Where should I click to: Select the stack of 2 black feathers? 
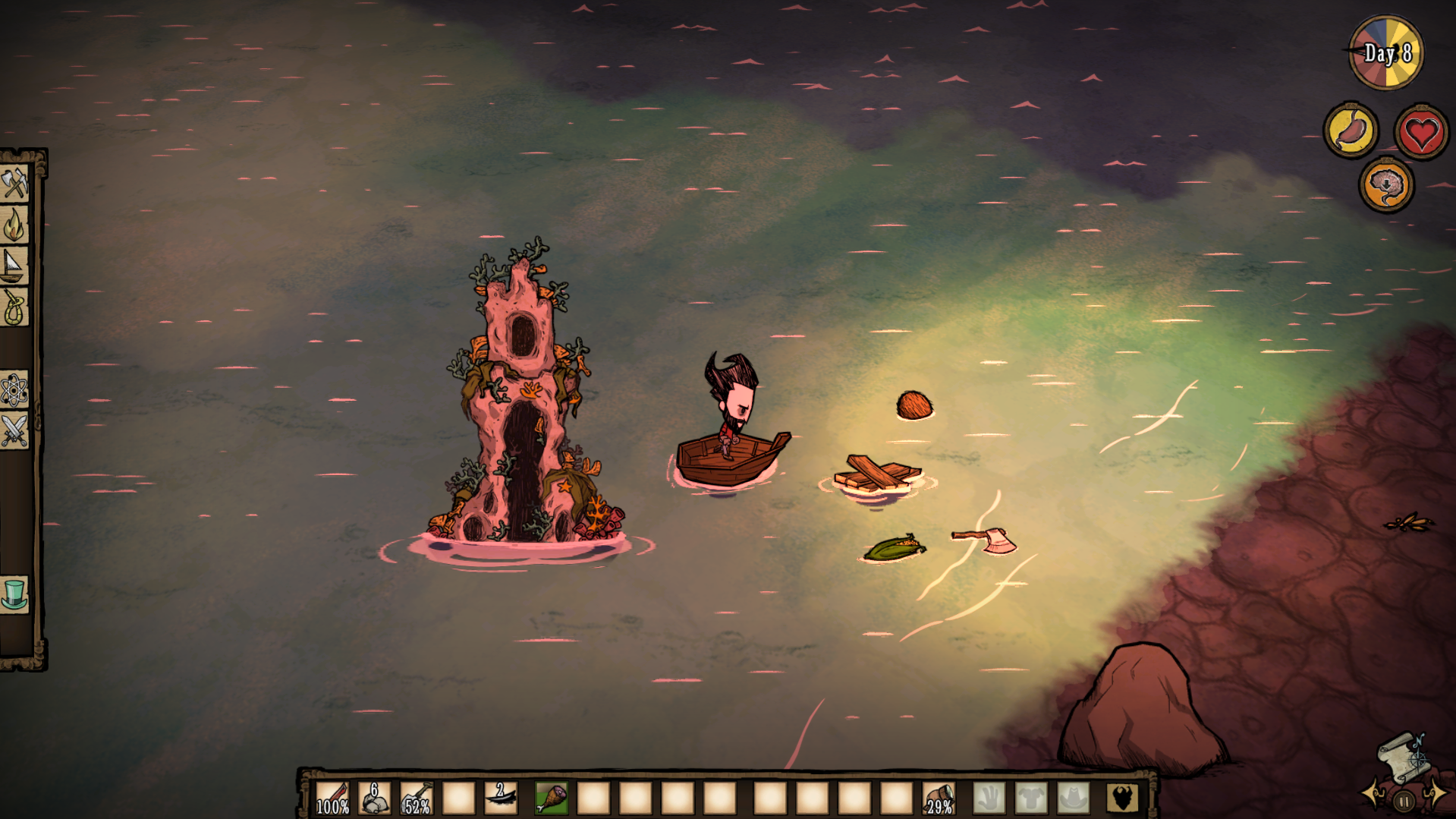pyautogui.click(x=501, y=798)
